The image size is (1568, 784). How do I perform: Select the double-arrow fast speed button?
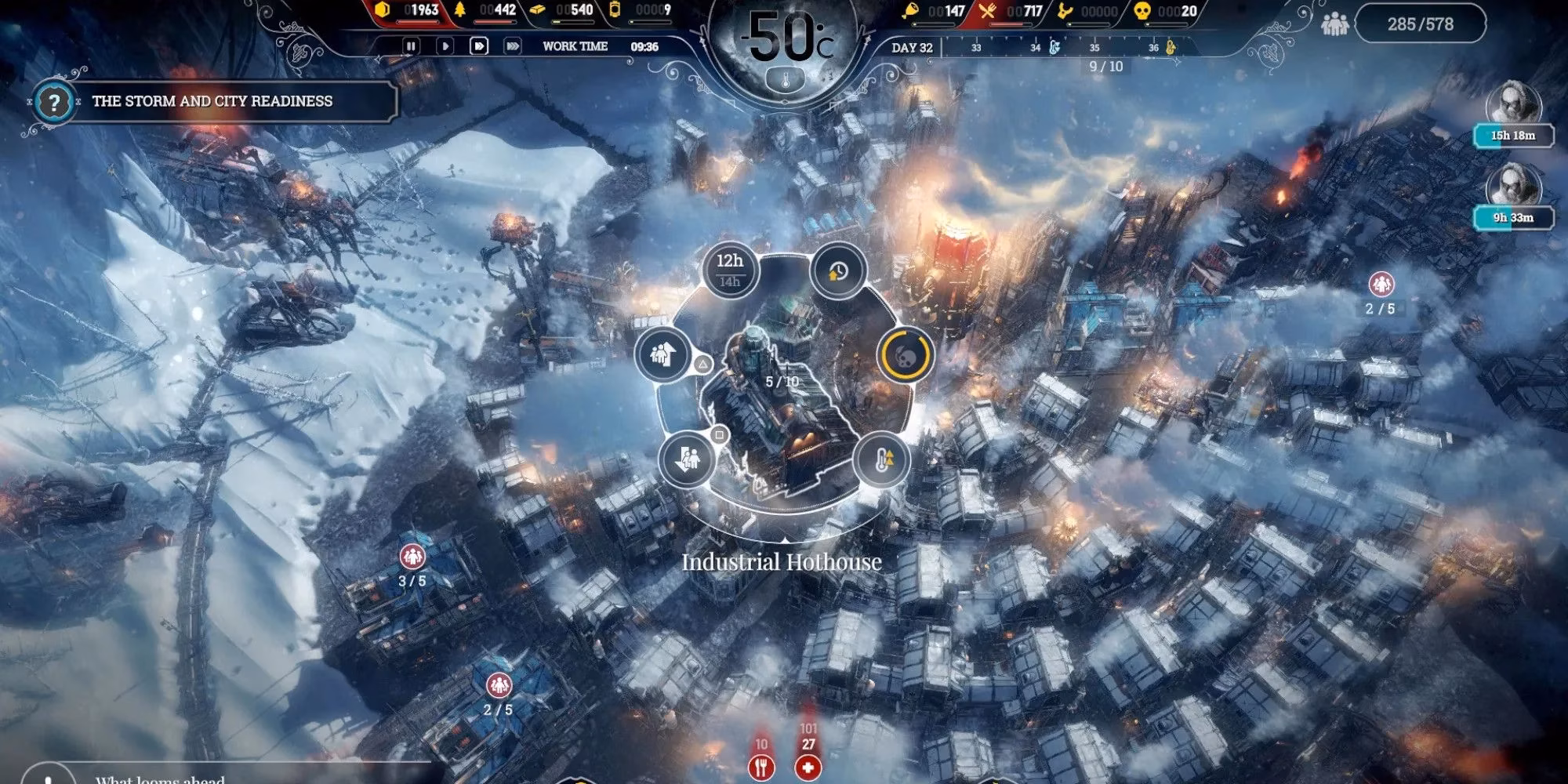point(478,46)
